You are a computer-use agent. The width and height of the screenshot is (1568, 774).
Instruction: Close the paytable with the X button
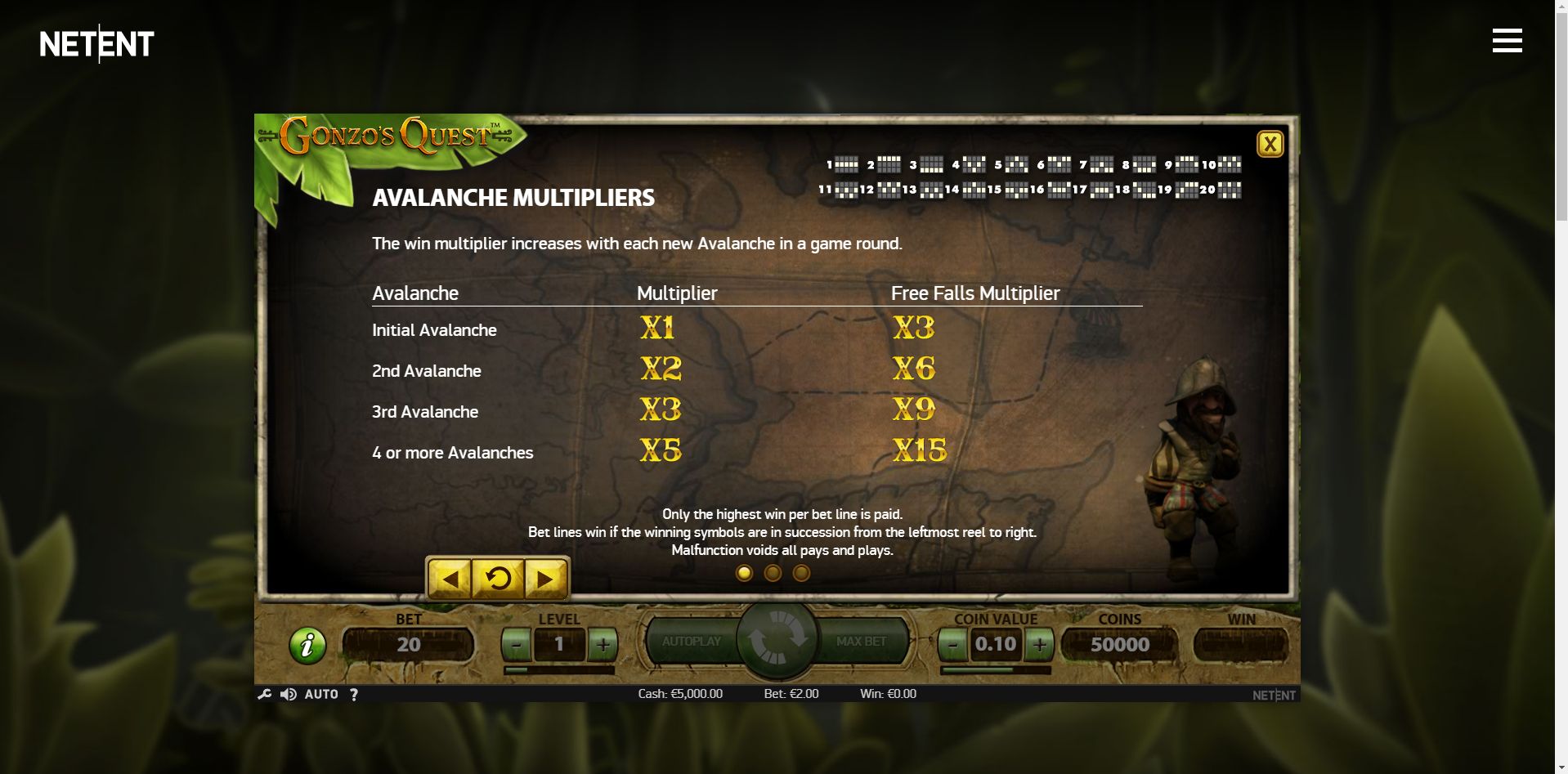point(1270,145)
